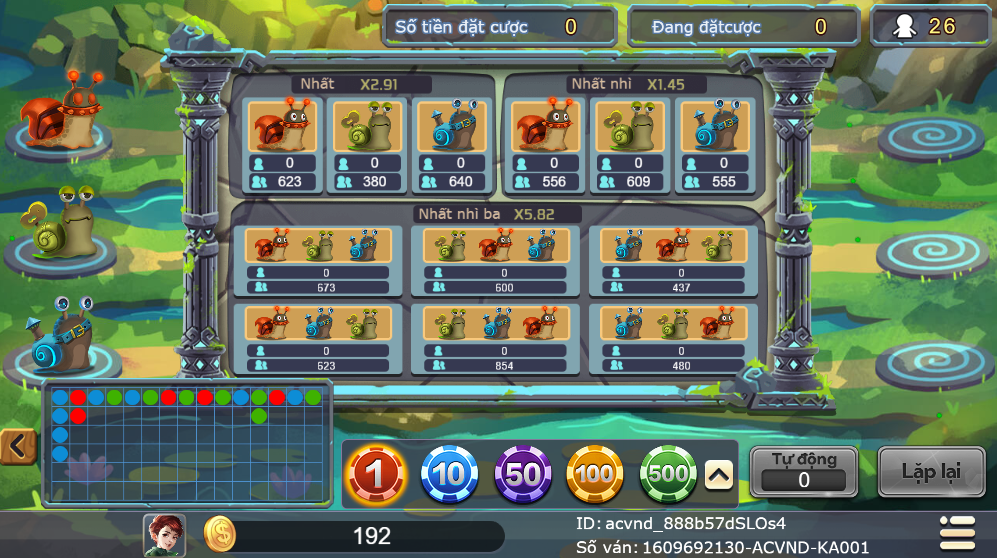This screenshot has height=558, width=997.
Task: Pick the purple 50 chip
Action: pyautogui.click(x=523, y=474)
